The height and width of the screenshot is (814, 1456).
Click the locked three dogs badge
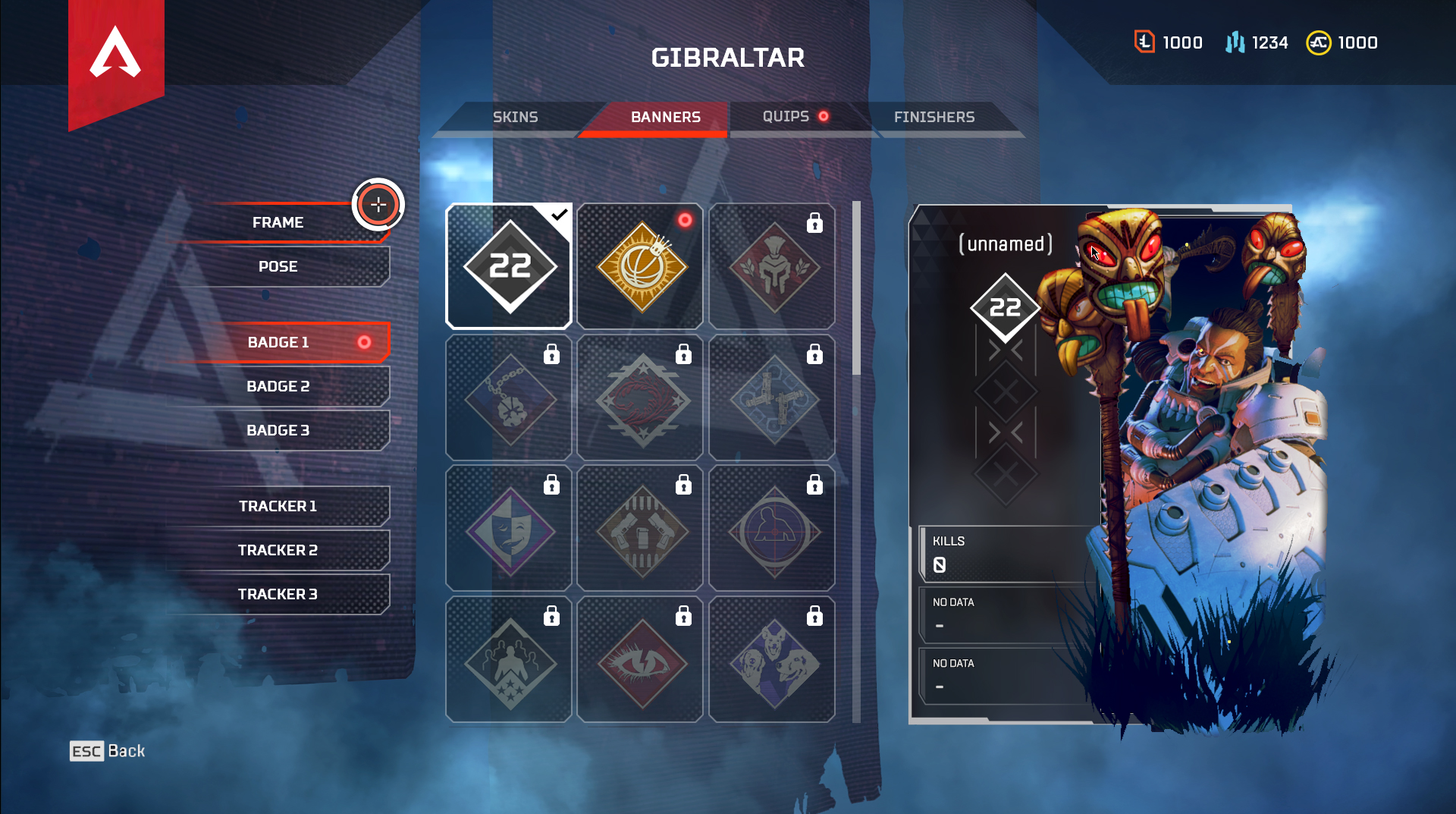[x=772, y=660]
